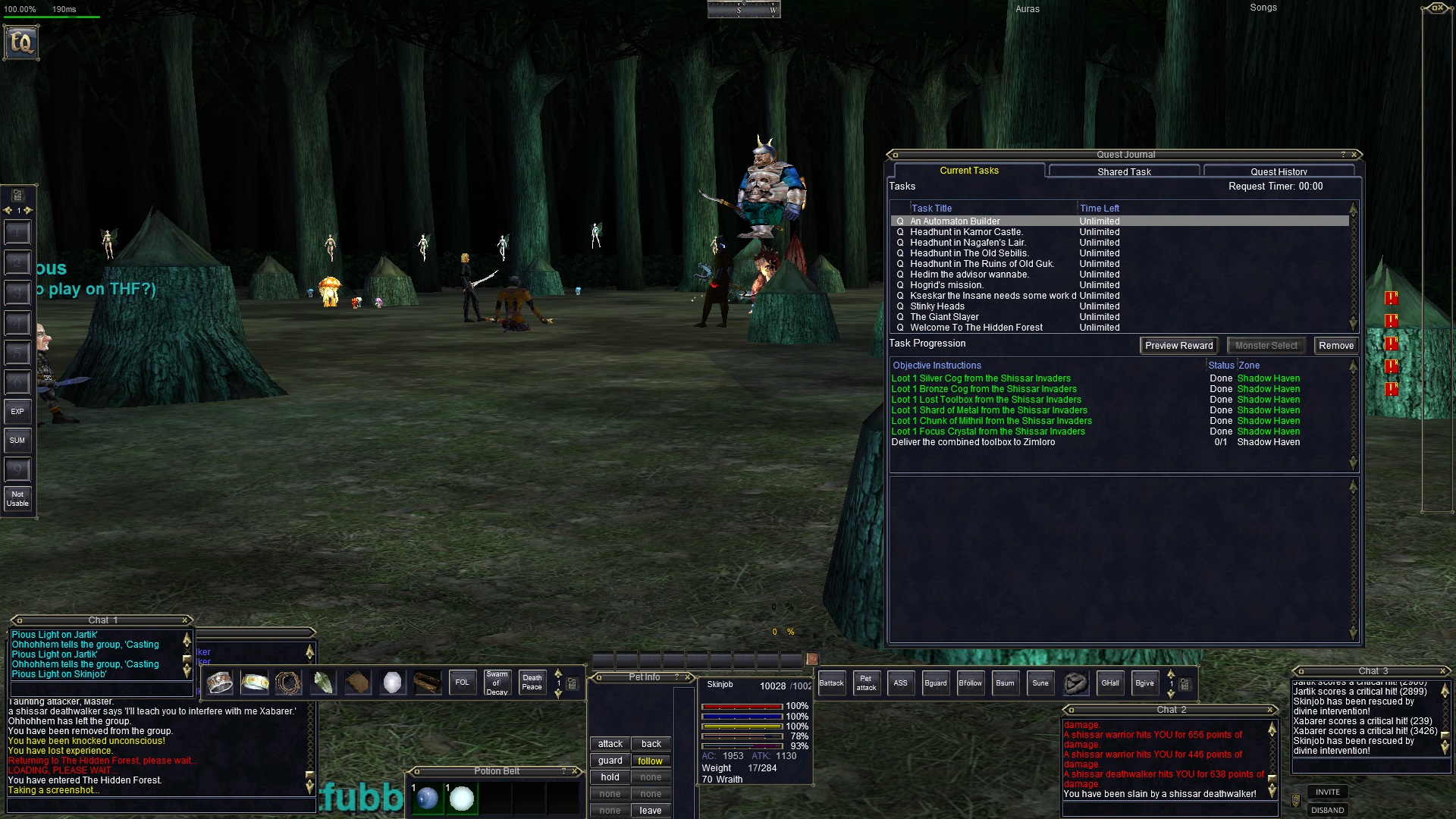Select the Current Tasks tab
1456x819 pixels.
[969, 171]
